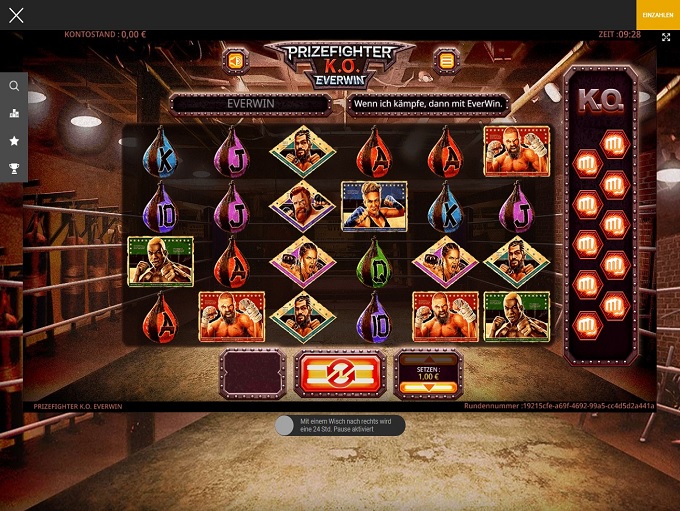Enter fullscreen mode
Screen dimensions: 680x511
point(666,37)
